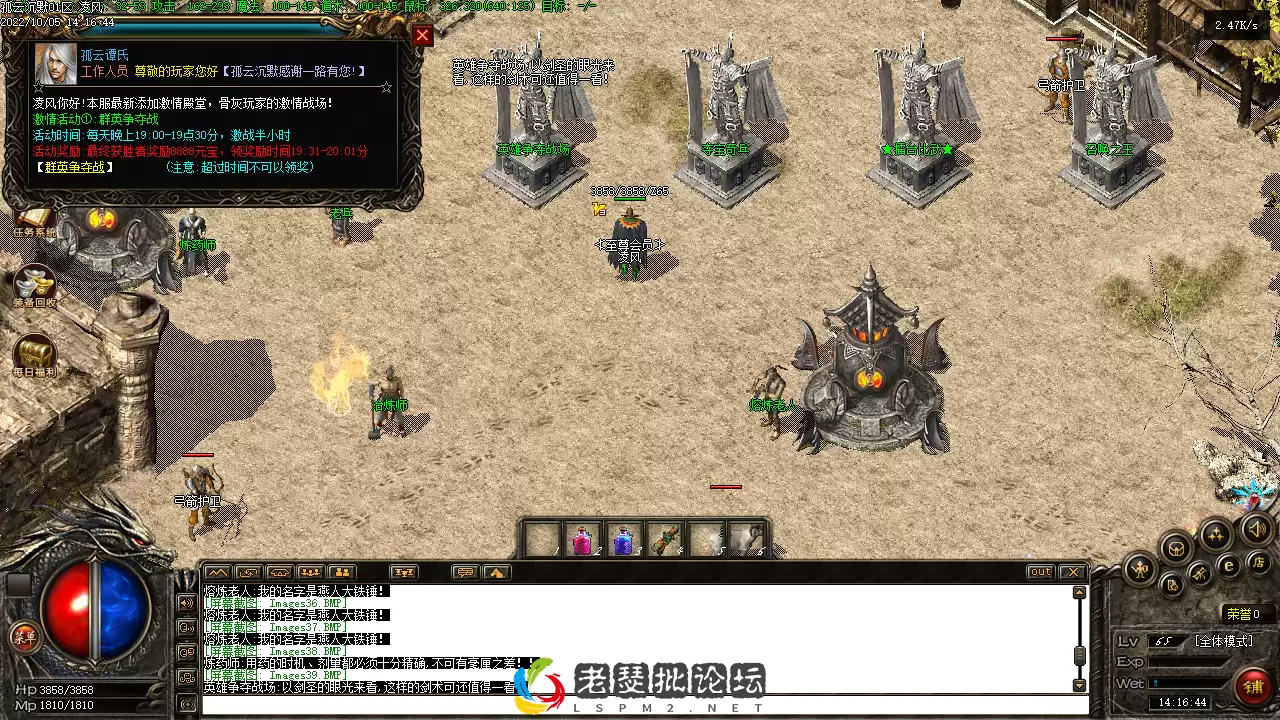Open the bag chest round button

coord(1176,548)
